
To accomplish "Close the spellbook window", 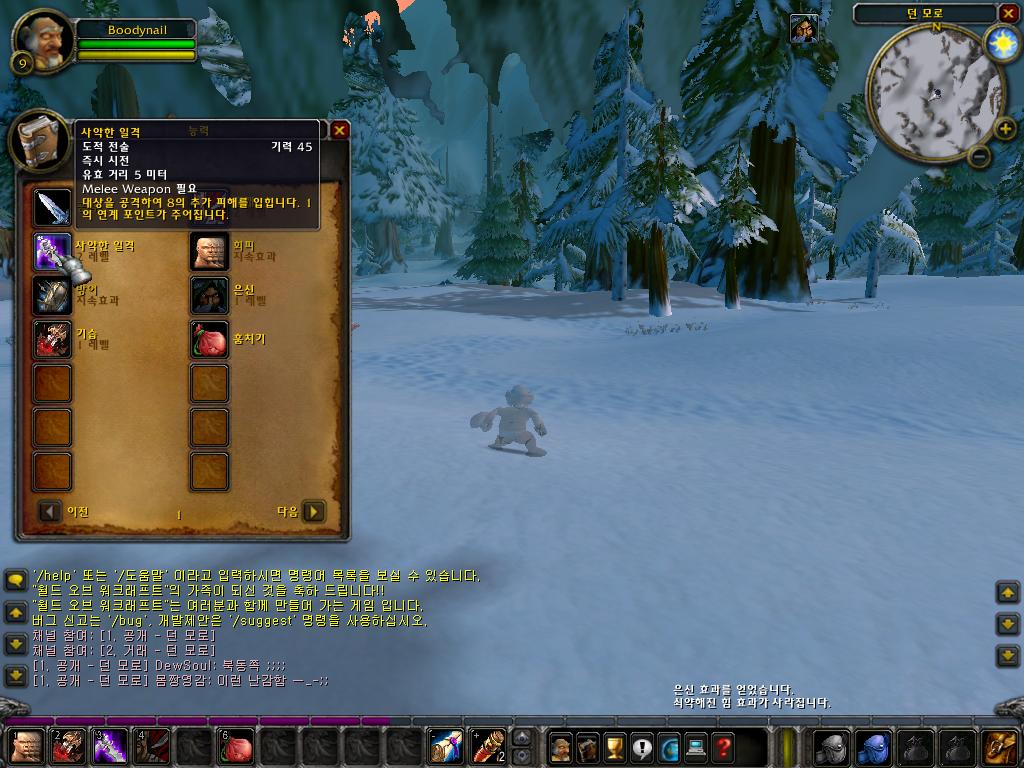I will (340, 130).
